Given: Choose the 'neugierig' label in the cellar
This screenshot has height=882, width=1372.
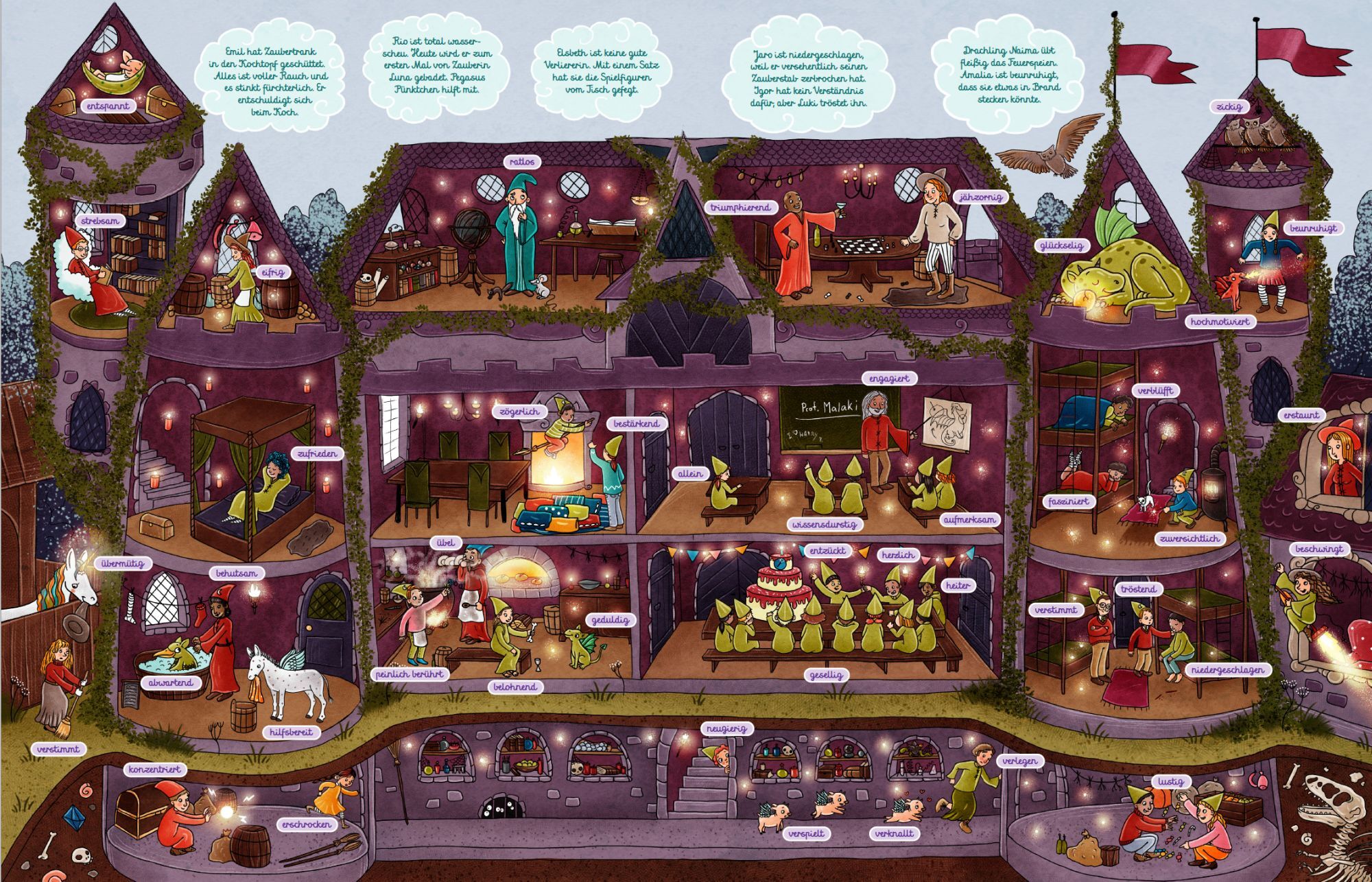Looking at the screenshot, I should coord(726,729).
